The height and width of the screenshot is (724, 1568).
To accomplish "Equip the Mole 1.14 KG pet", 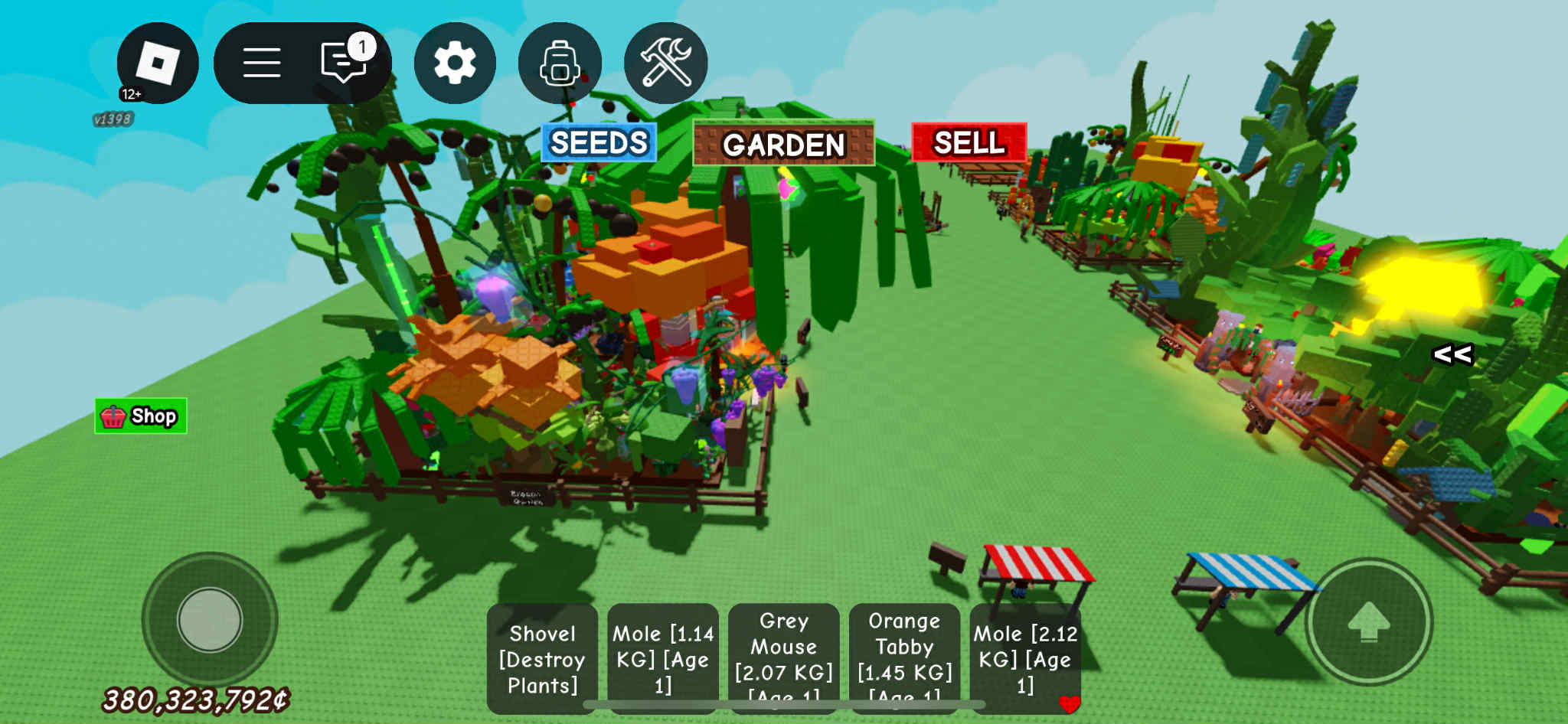I will click(x=663, y=659).
